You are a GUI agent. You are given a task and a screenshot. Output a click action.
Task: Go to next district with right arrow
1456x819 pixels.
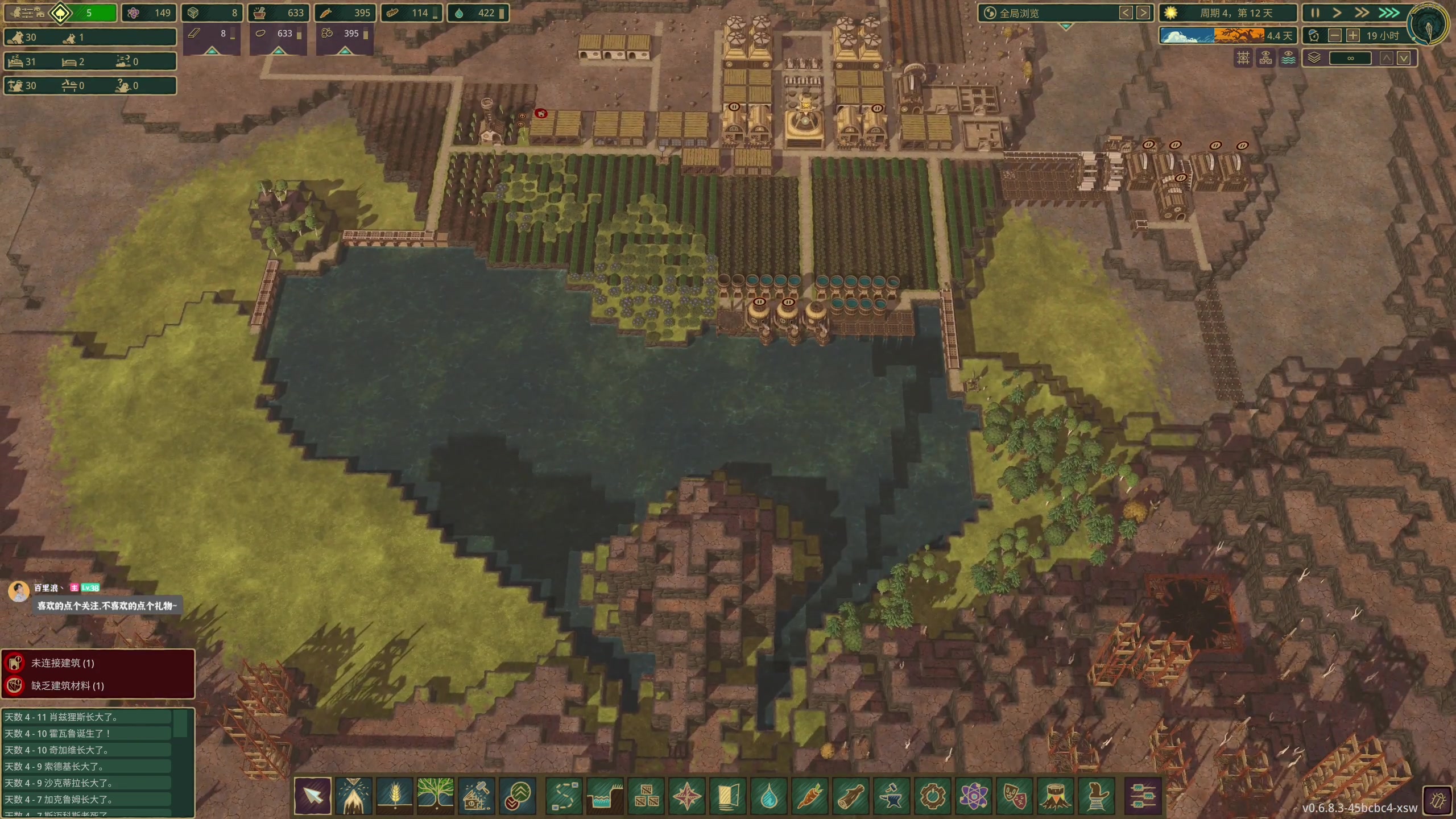(x=1143, y=13)
